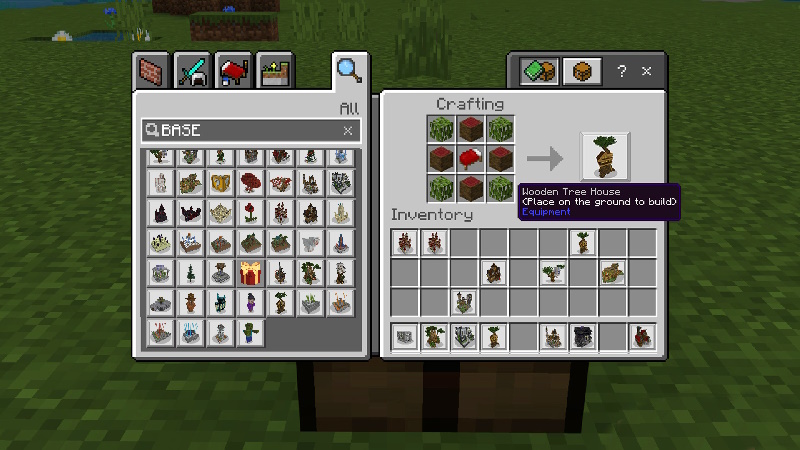Open the Items tab with red bed icon

click(x=232, y=73)
